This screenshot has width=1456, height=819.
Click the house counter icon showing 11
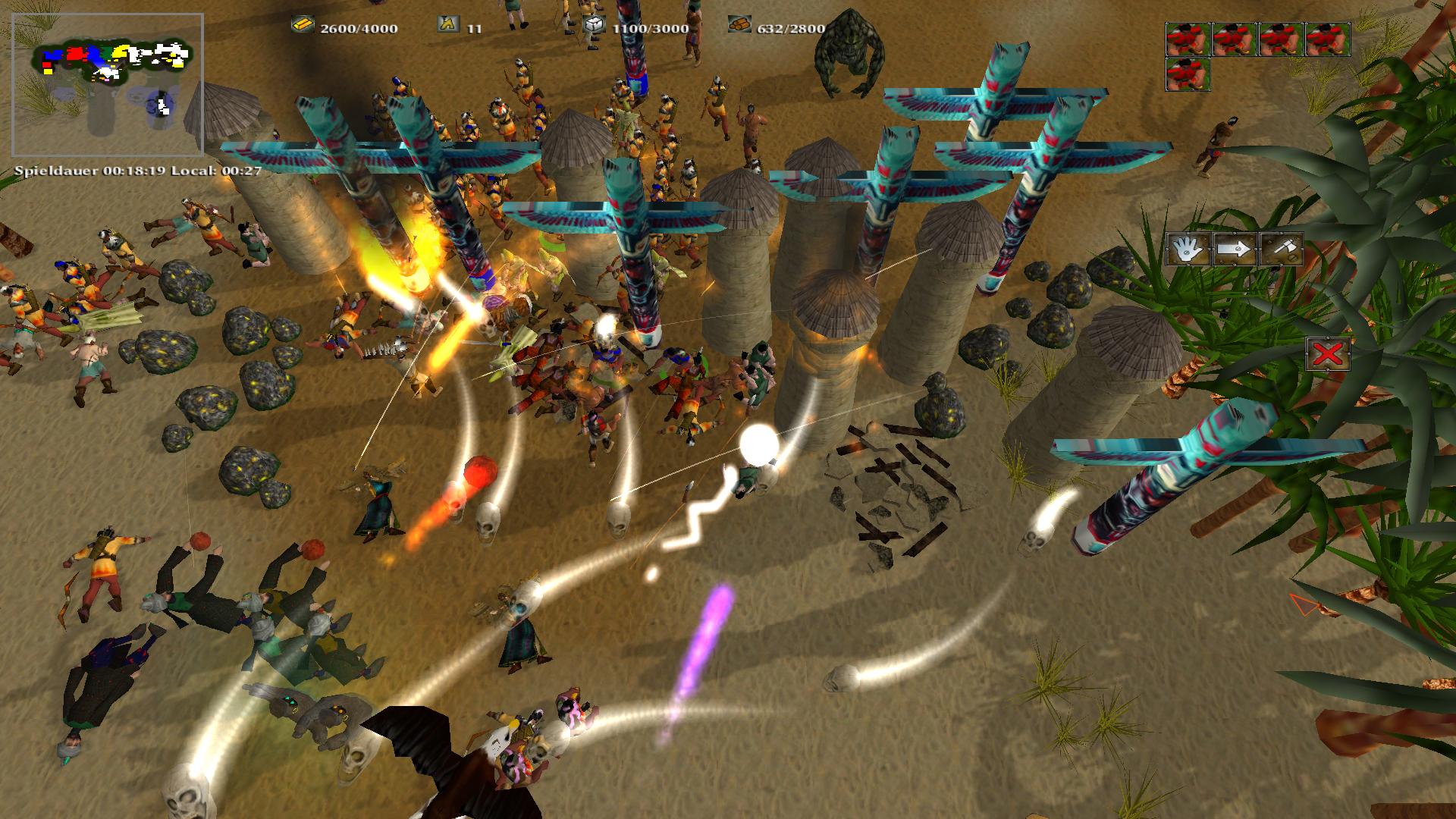click(447, 24)
